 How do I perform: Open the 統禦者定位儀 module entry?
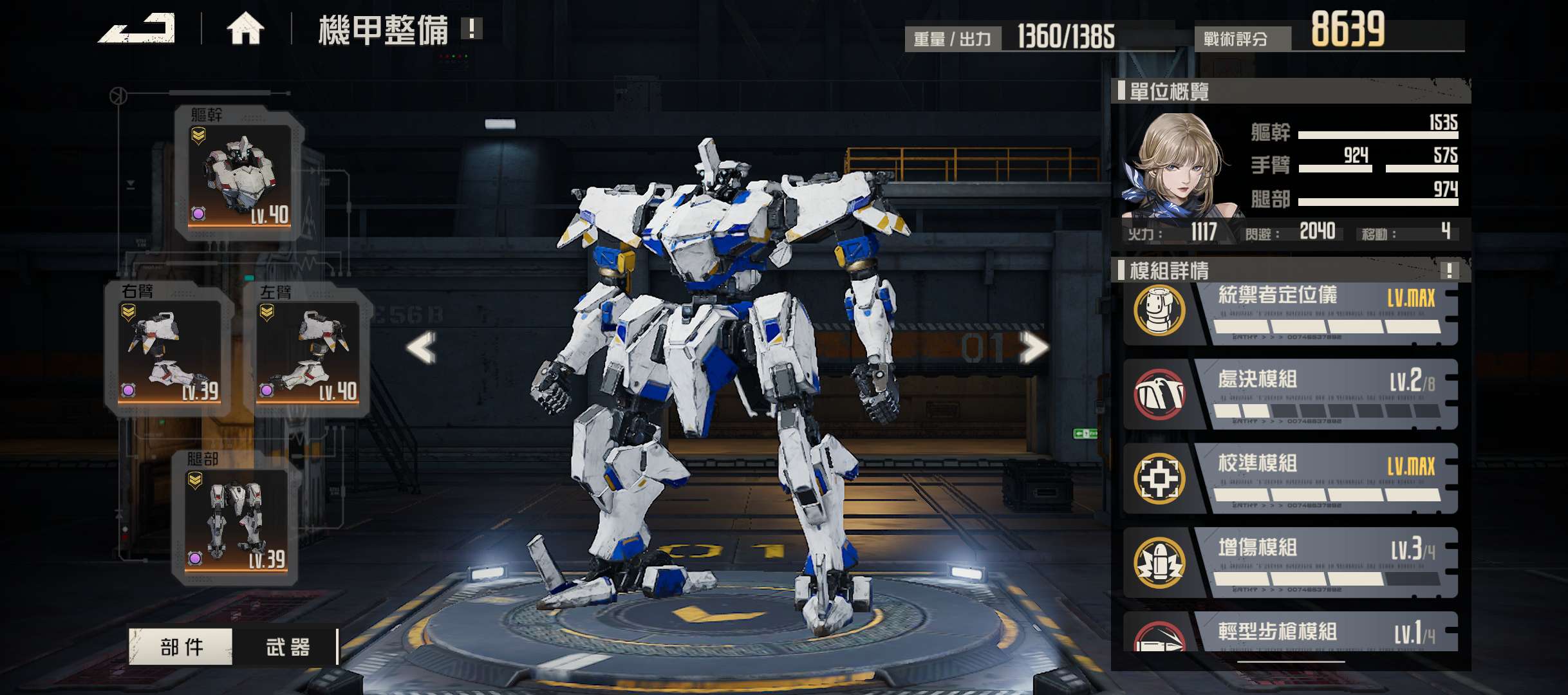[x=1290, y=313]
